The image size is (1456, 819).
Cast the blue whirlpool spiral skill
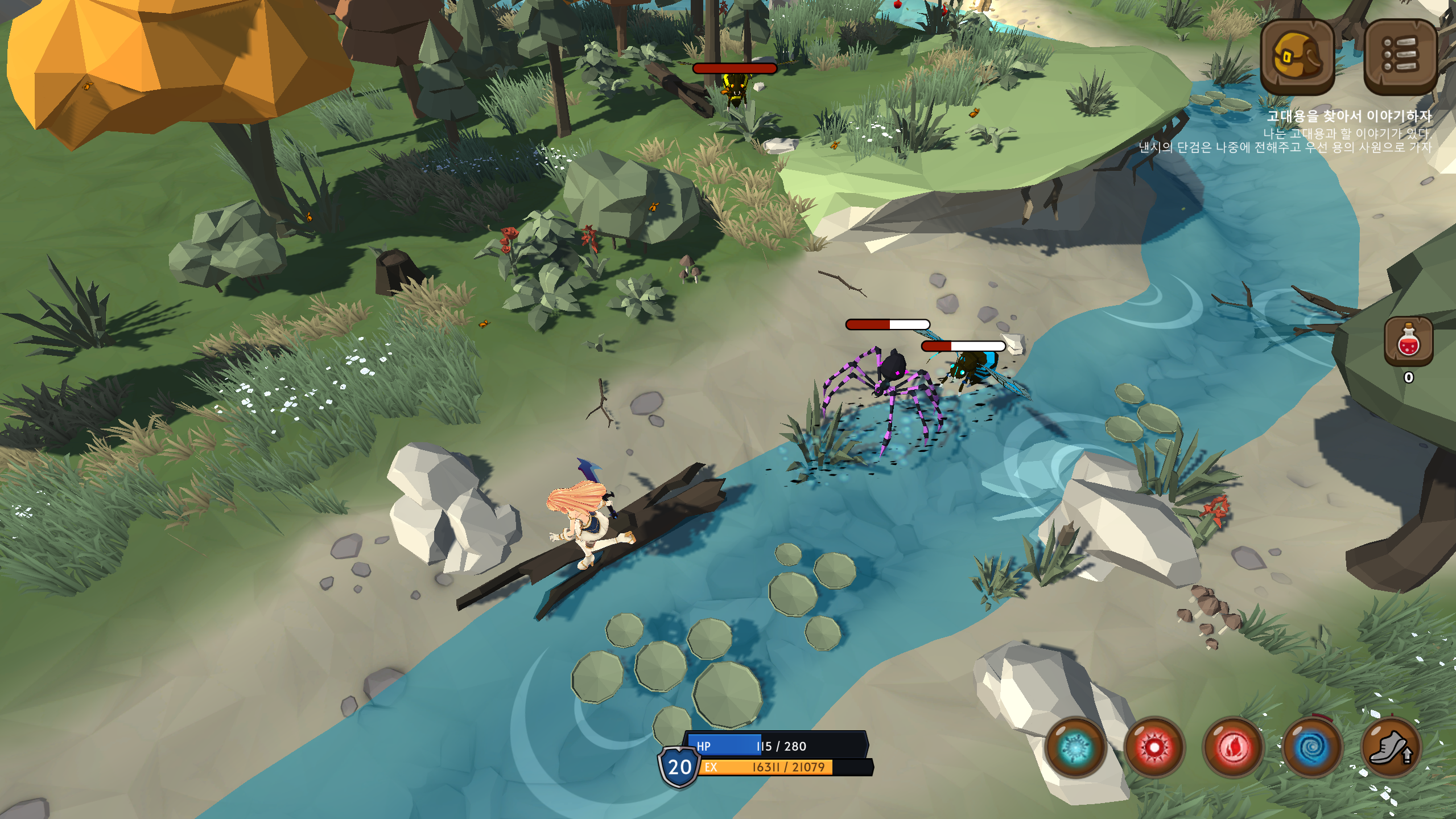click(x=1312, y=747)
